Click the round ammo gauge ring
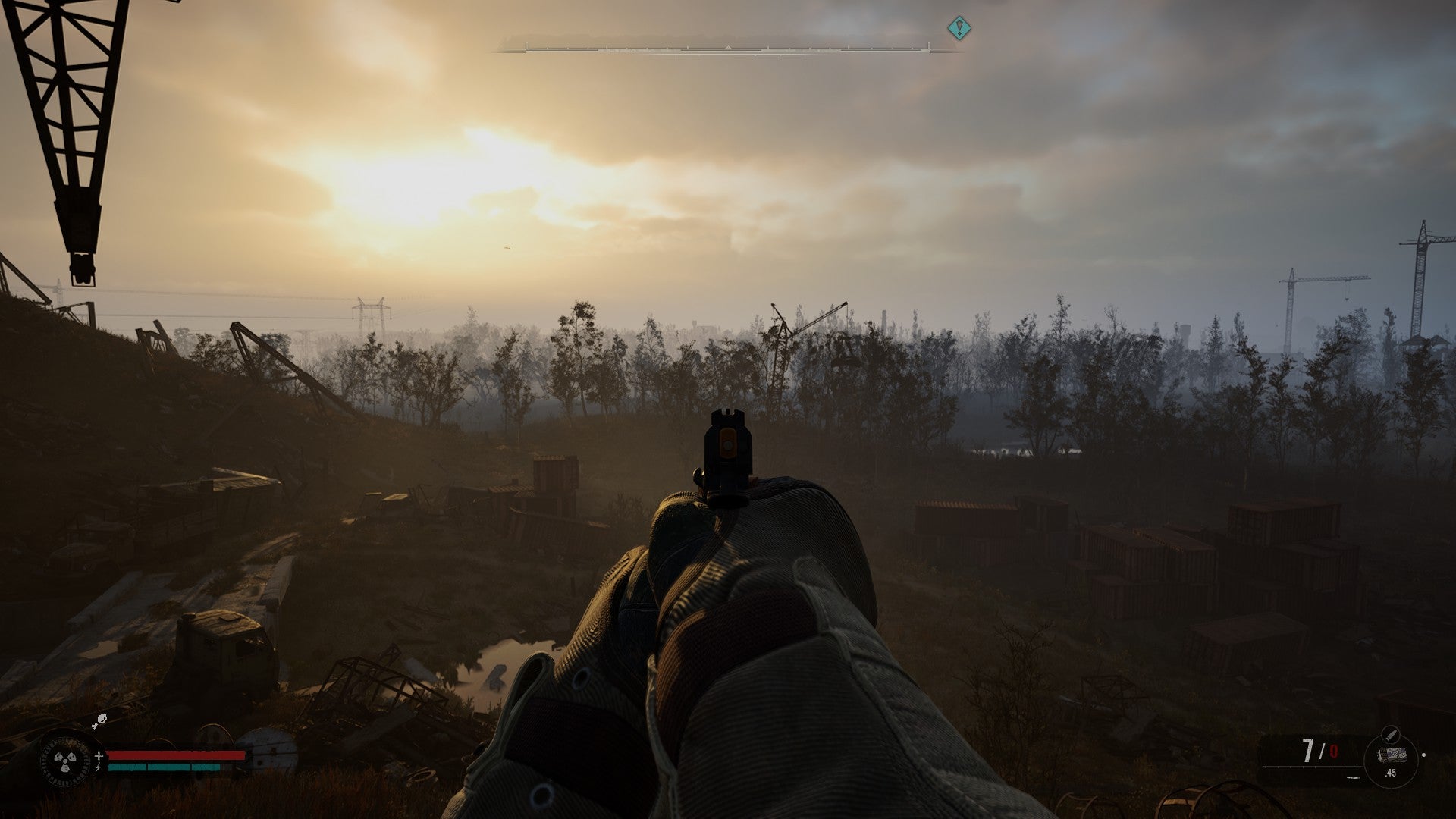 pyautogui.click(x=1391, y=762)
